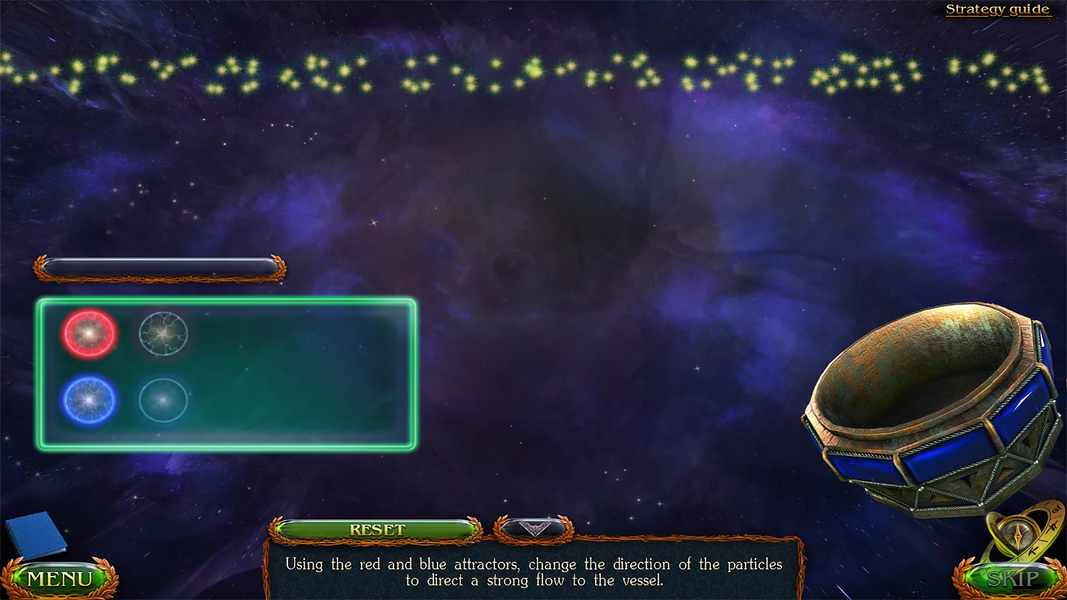The image size is (1067, 600).
Task: Collapse the instruction panel arrow
Action: point(533,527)
